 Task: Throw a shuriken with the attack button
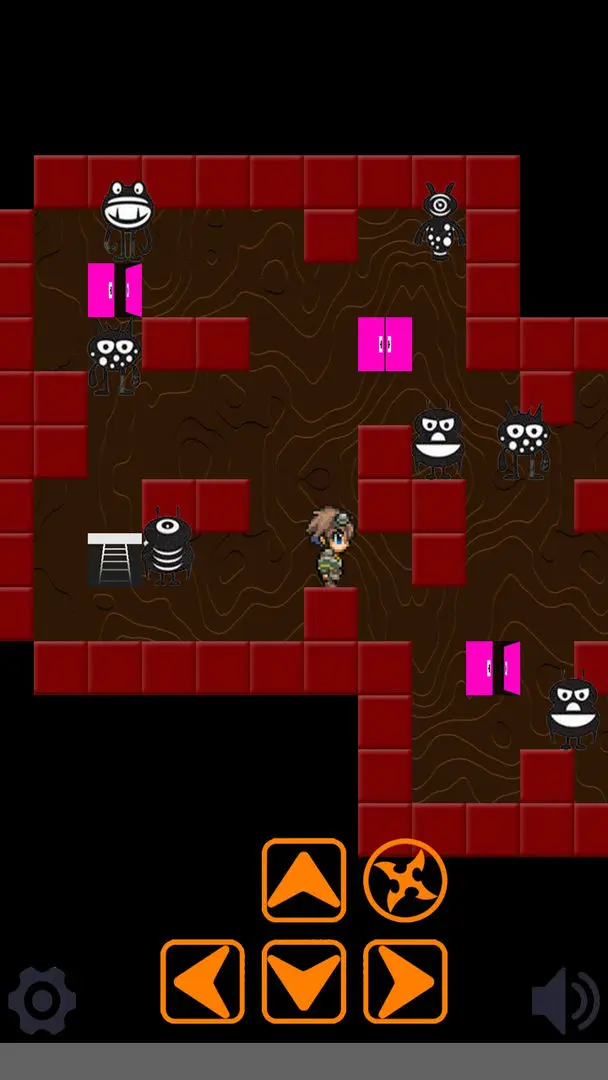(x=405, y=880)
